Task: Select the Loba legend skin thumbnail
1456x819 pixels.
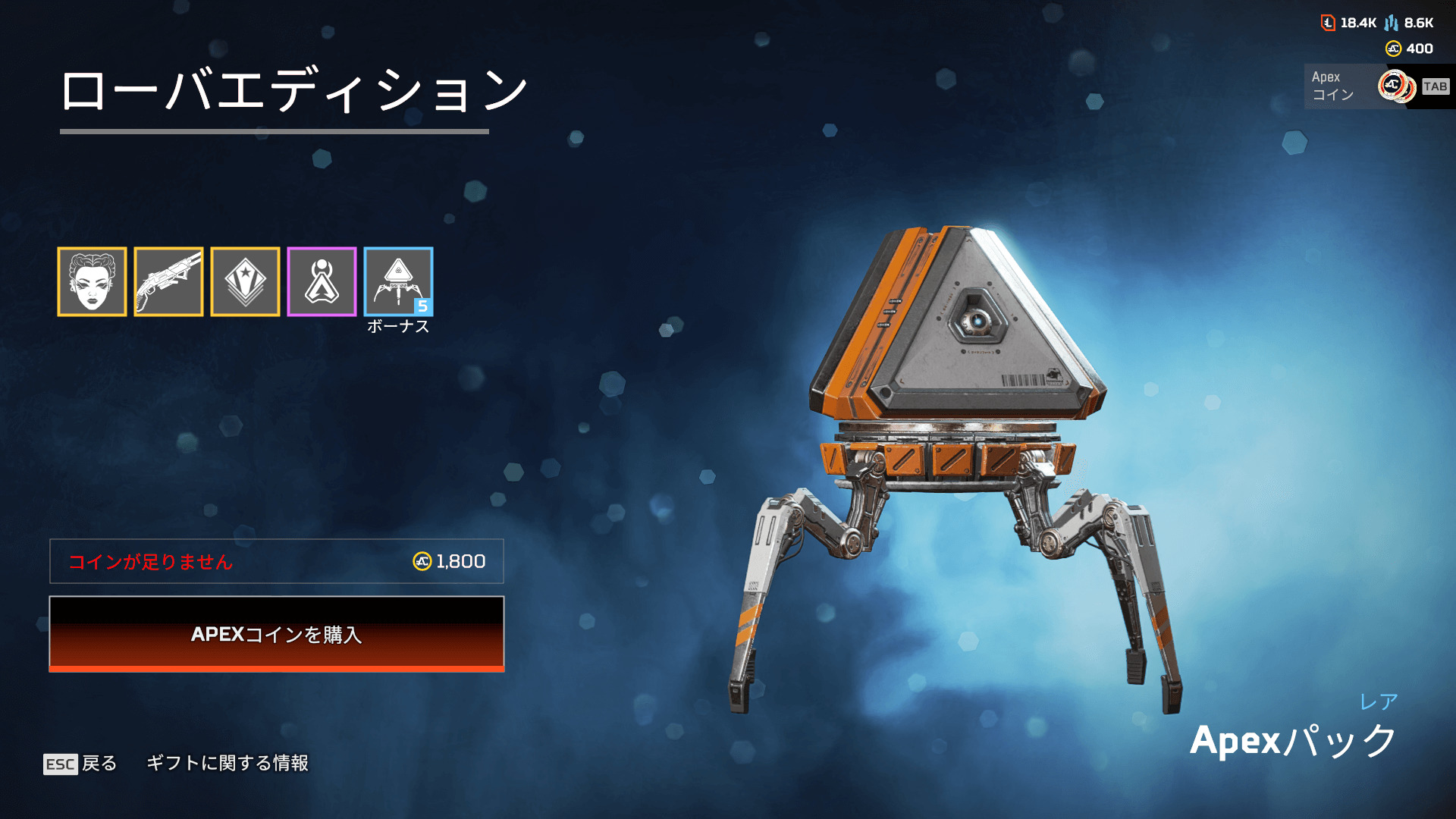Action: [92, 281]
